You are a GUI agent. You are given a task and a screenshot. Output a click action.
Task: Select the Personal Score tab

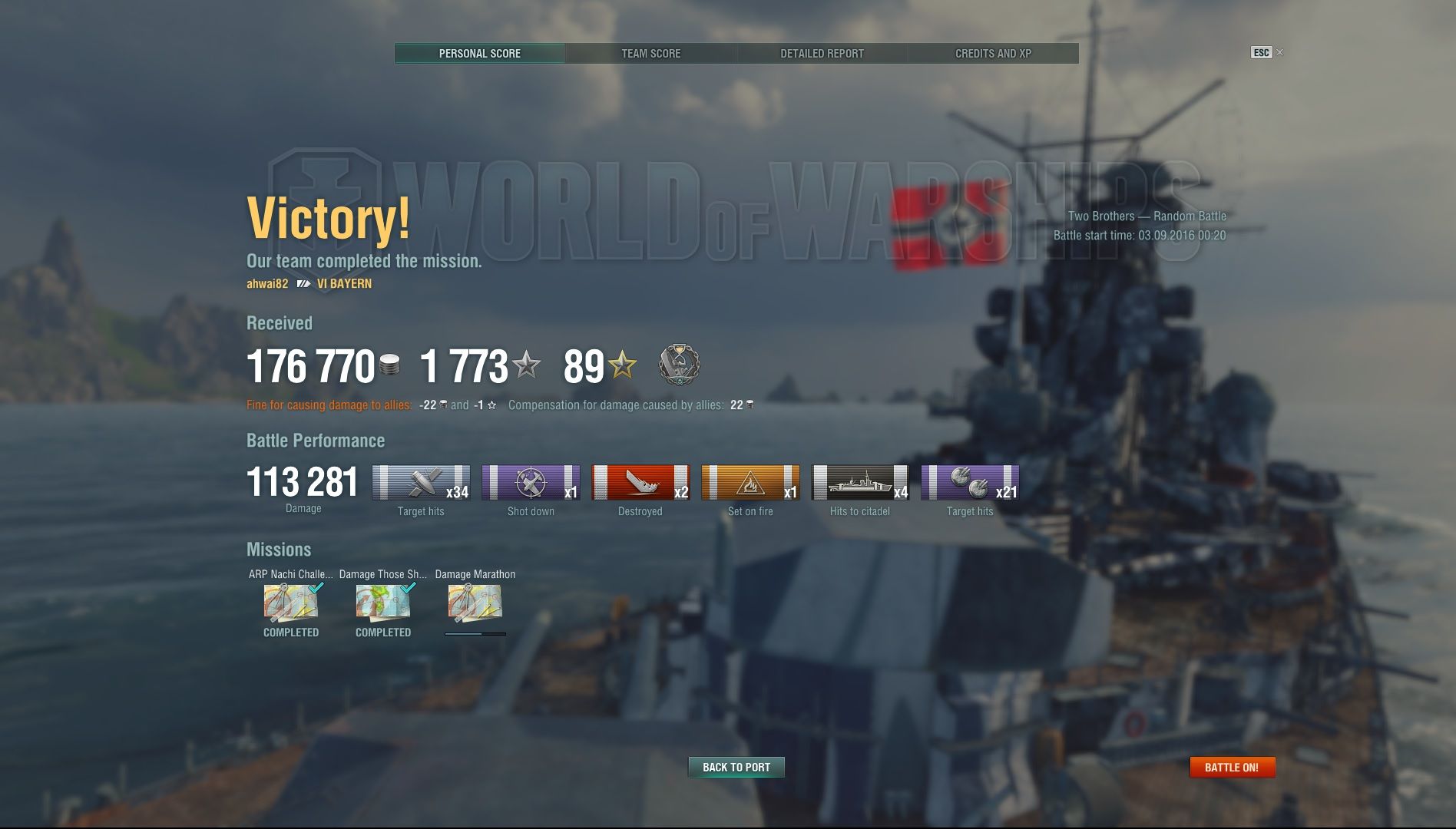(479, 54)
